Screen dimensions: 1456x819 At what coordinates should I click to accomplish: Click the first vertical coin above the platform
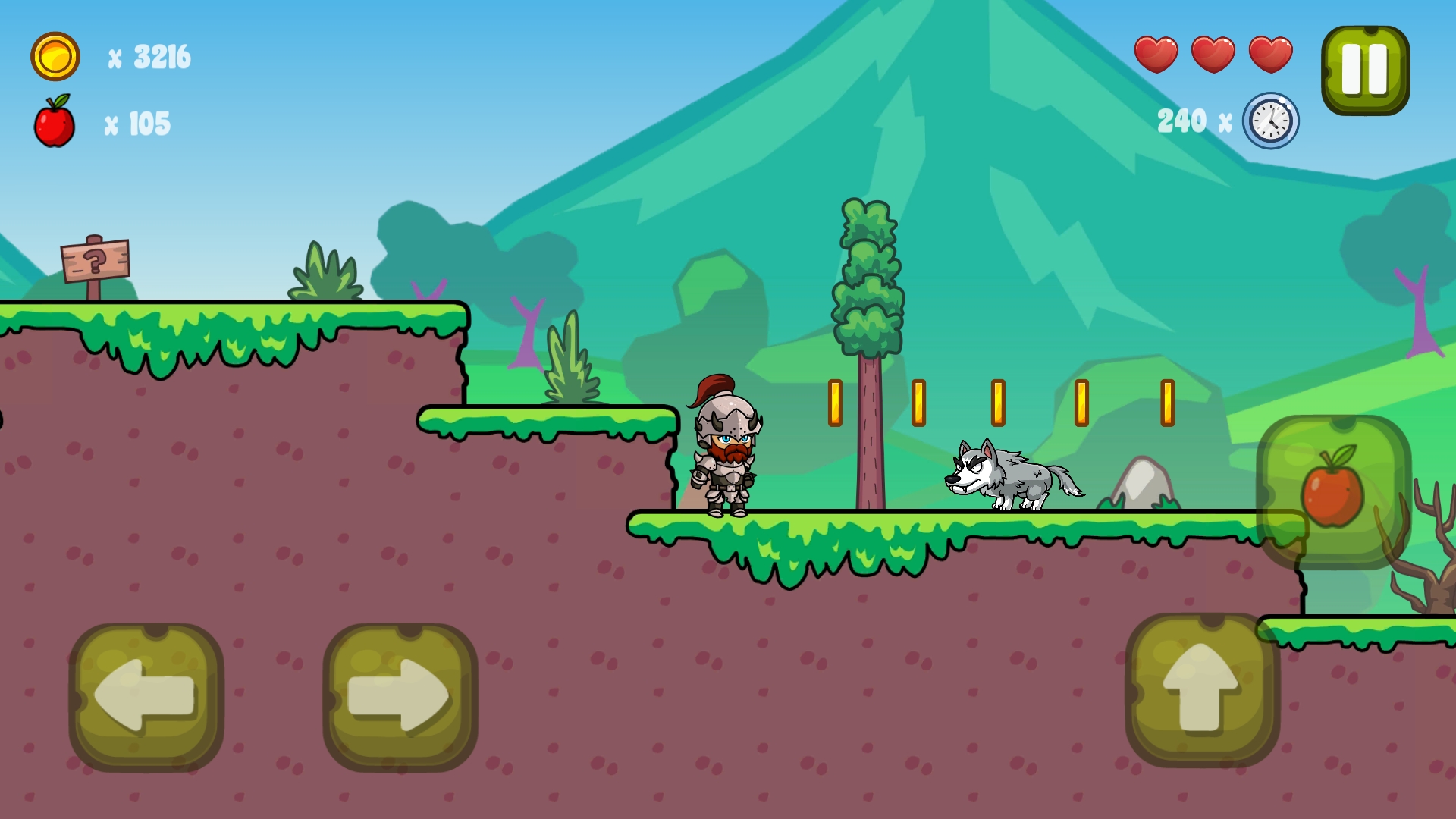coord(836,403)
